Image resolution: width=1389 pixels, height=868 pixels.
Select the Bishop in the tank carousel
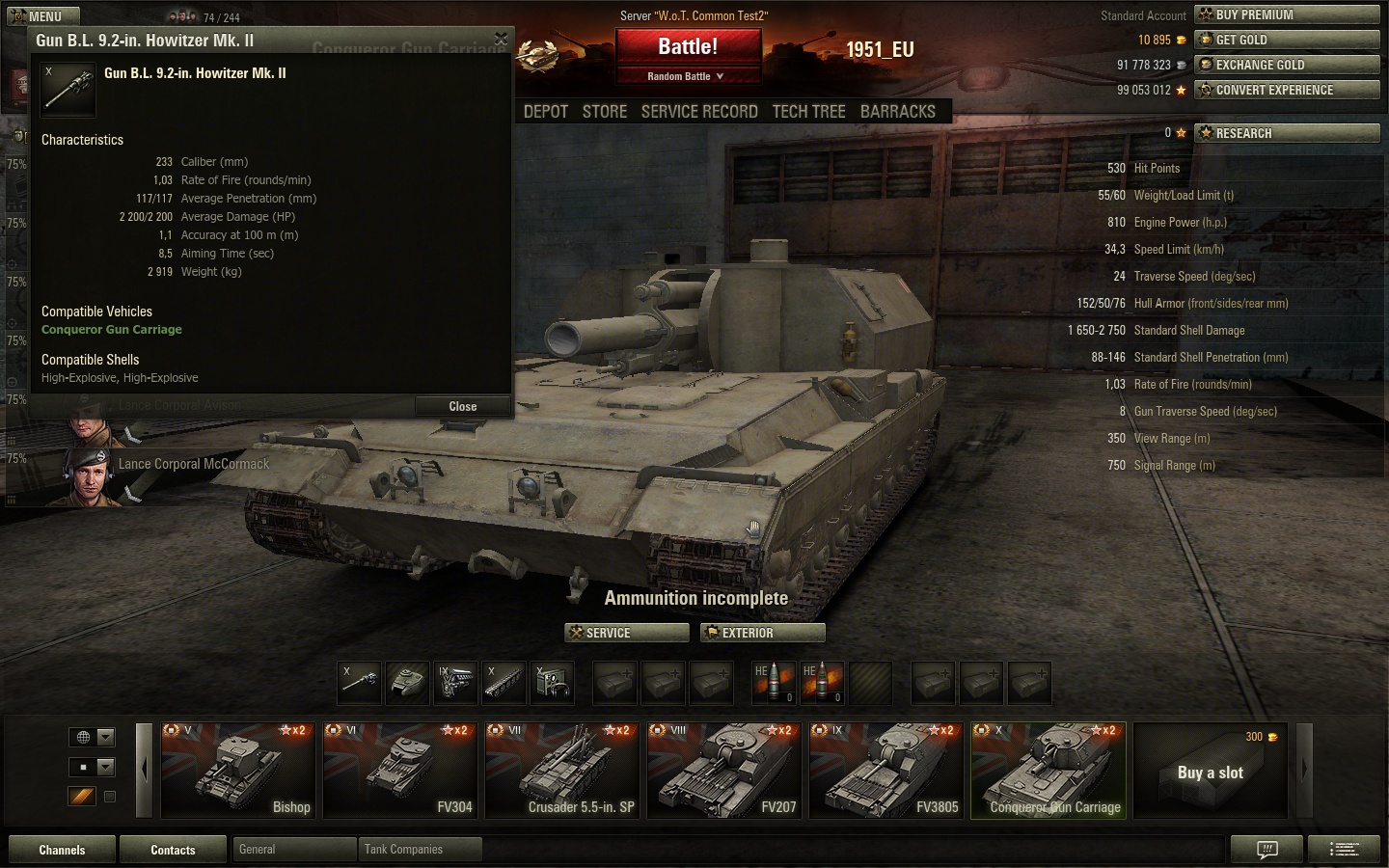pyautogui.click(x=238, y=771)
